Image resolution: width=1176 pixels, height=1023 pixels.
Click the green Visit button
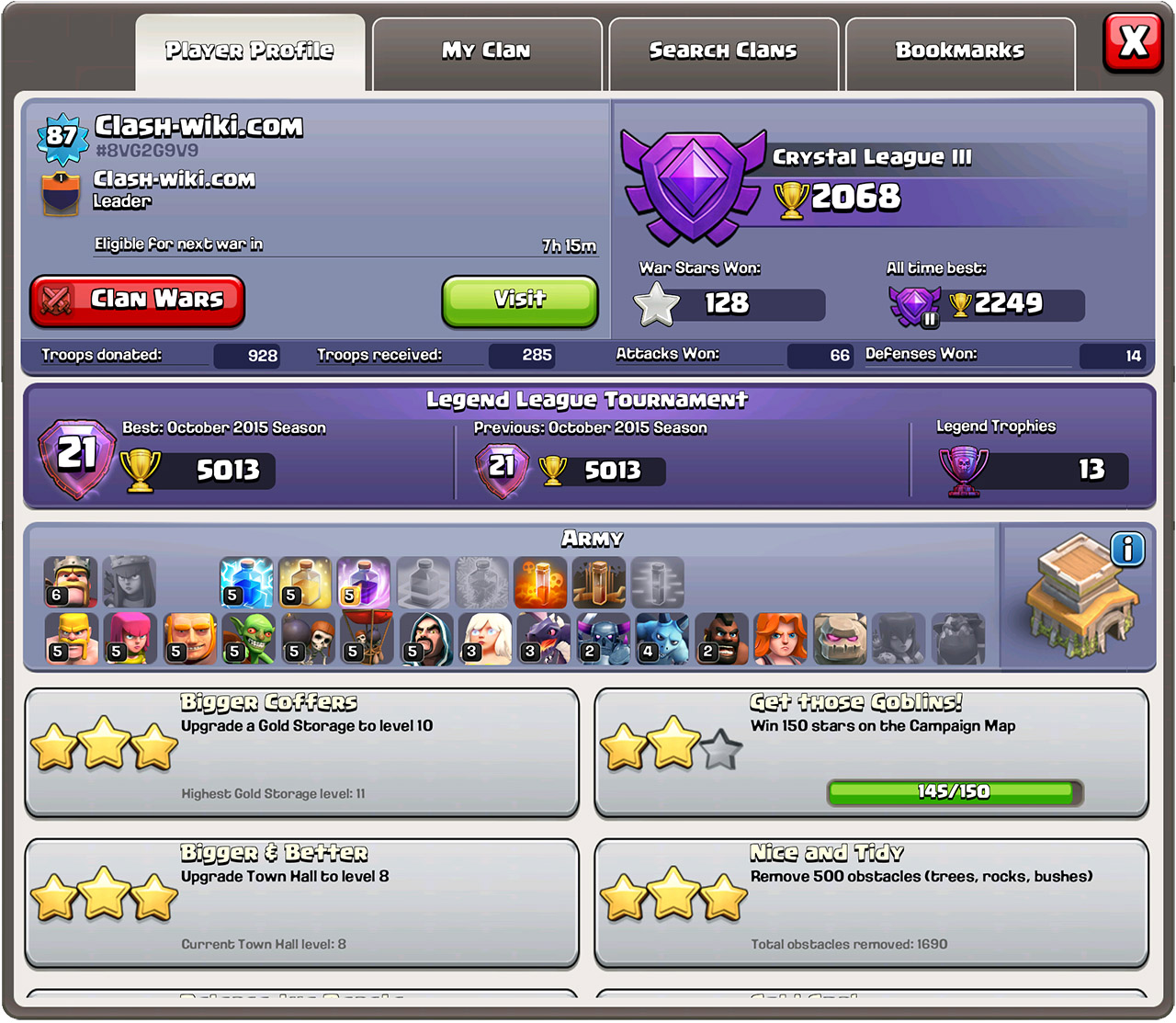coord(519,301)
